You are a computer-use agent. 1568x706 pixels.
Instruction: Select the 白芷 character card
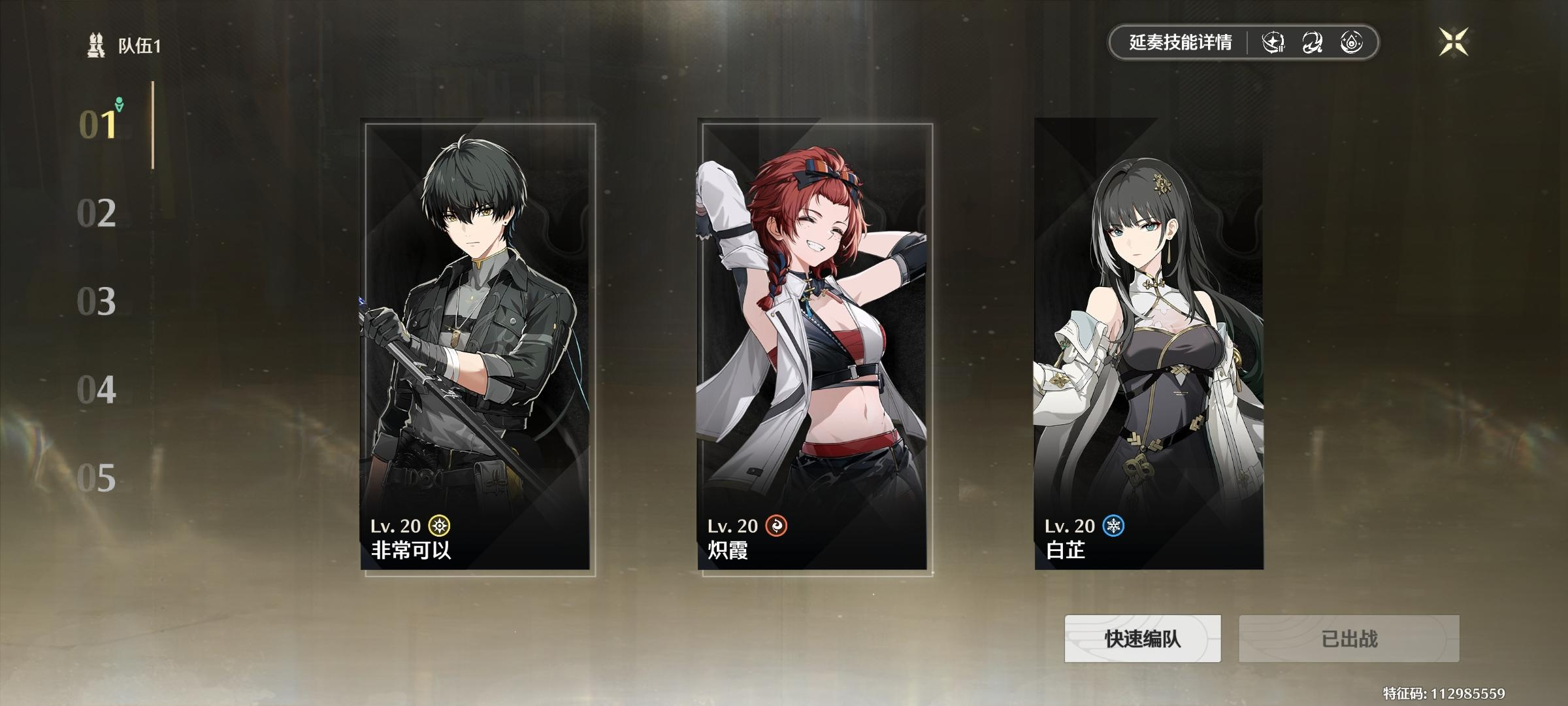coord(1149,346)
